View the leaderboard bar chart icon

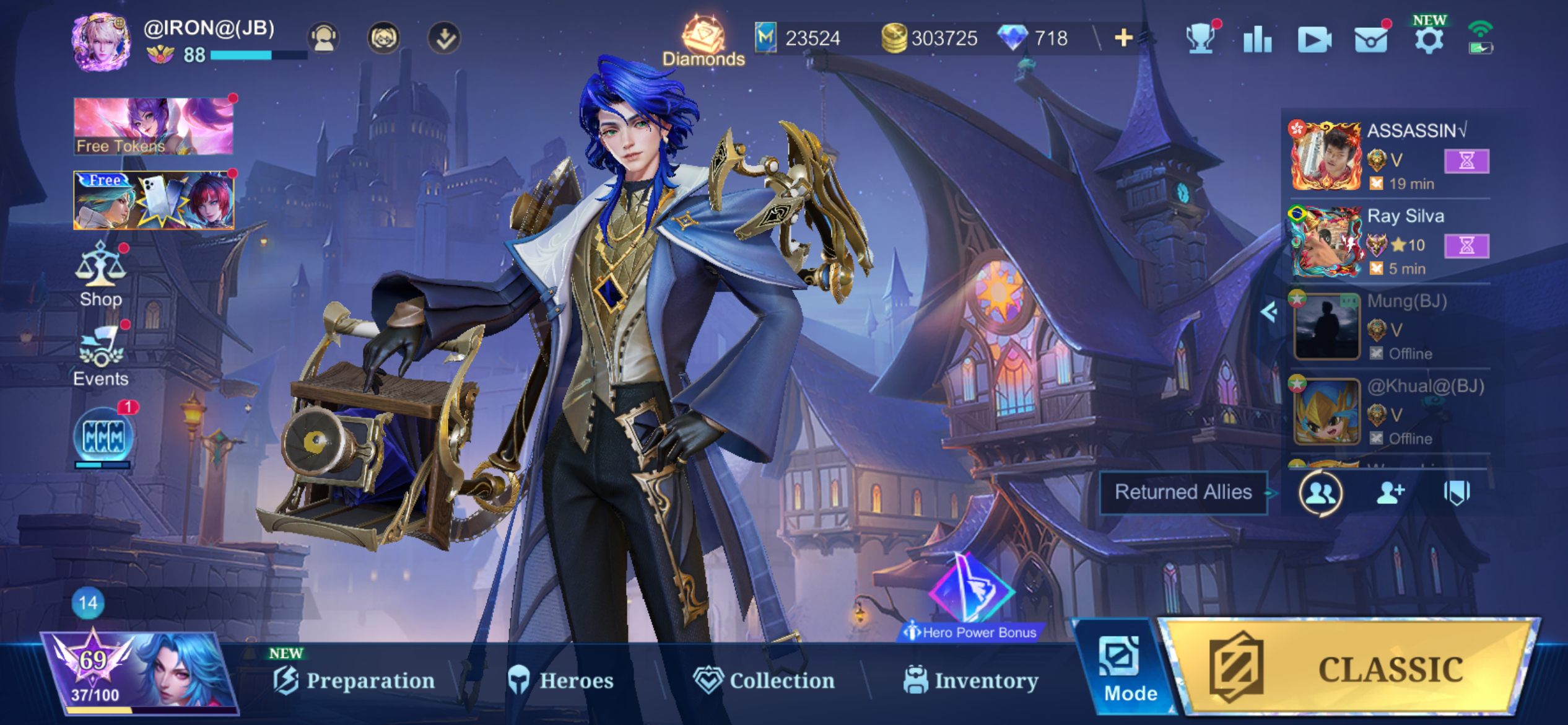(x=1257, y=40)
